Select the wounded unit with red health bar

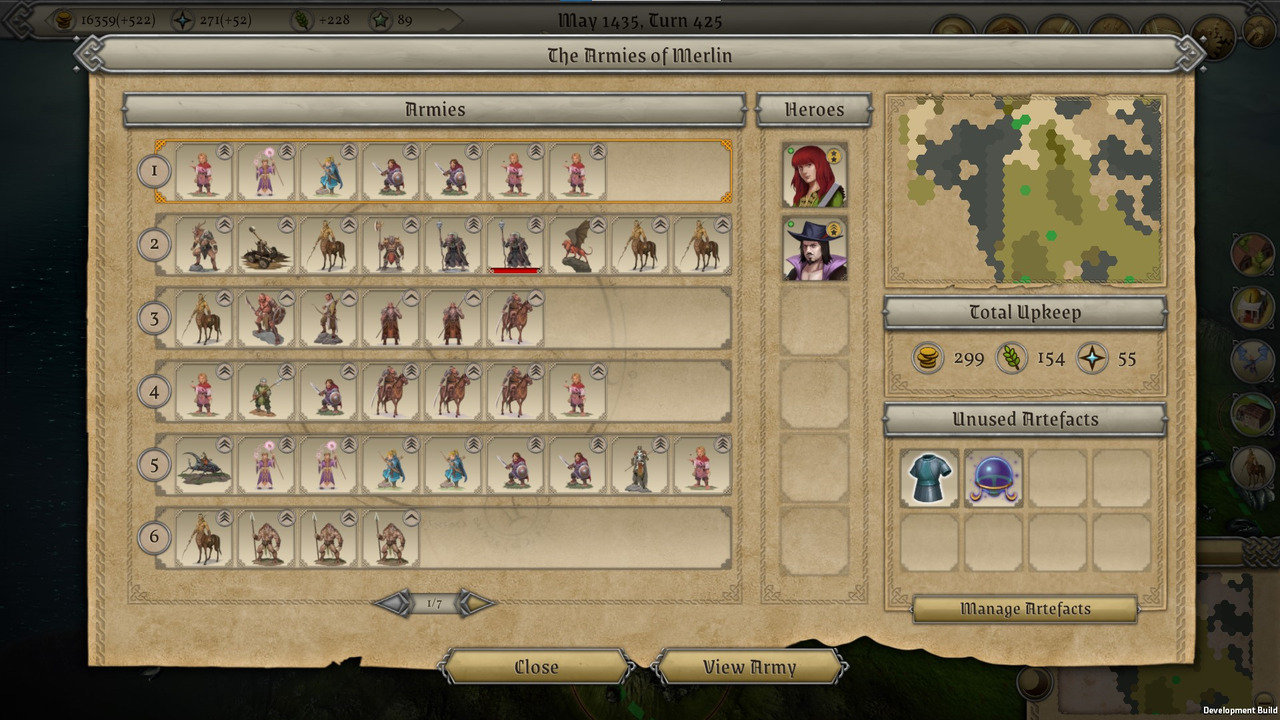(x=515, y=245)
